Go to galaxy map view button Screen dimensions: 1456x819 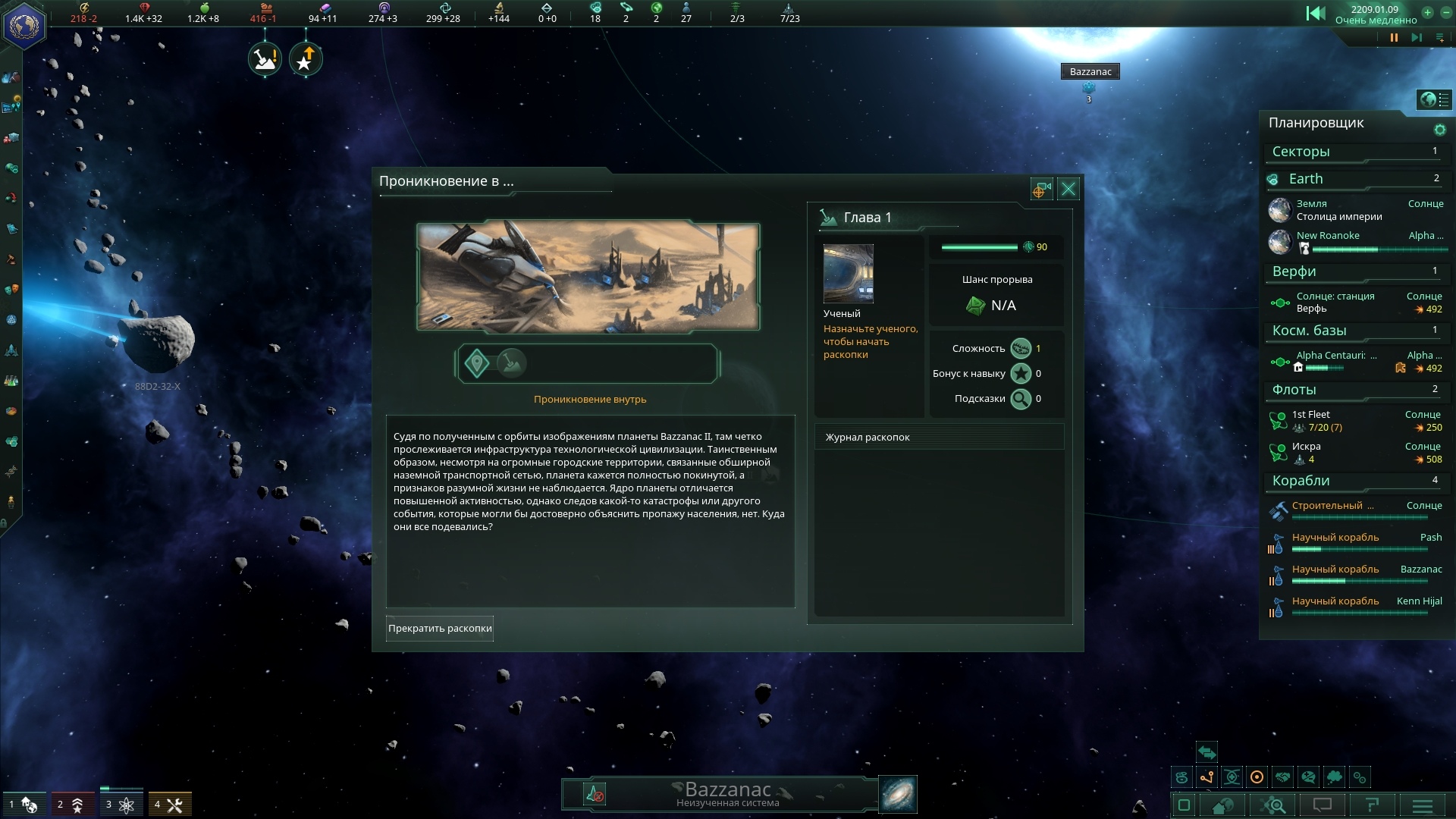[897, 794]
